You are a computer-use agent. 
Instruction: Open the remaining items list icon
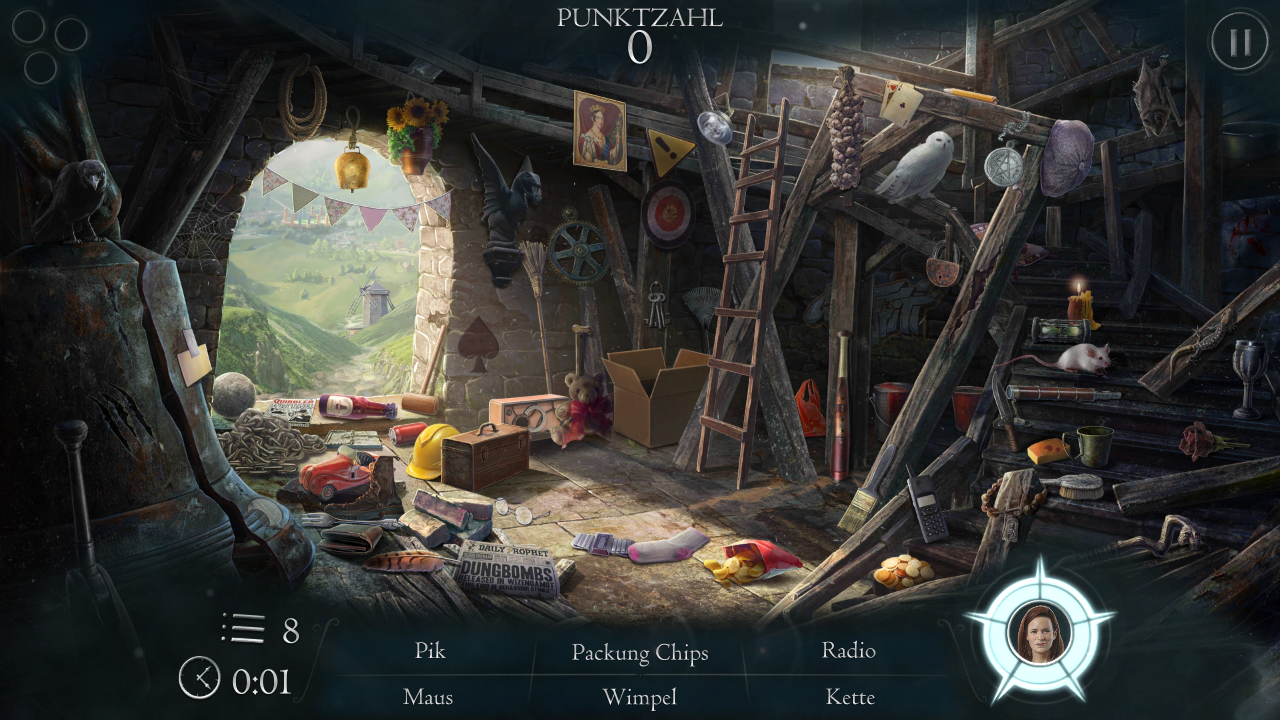click(243, 629)
